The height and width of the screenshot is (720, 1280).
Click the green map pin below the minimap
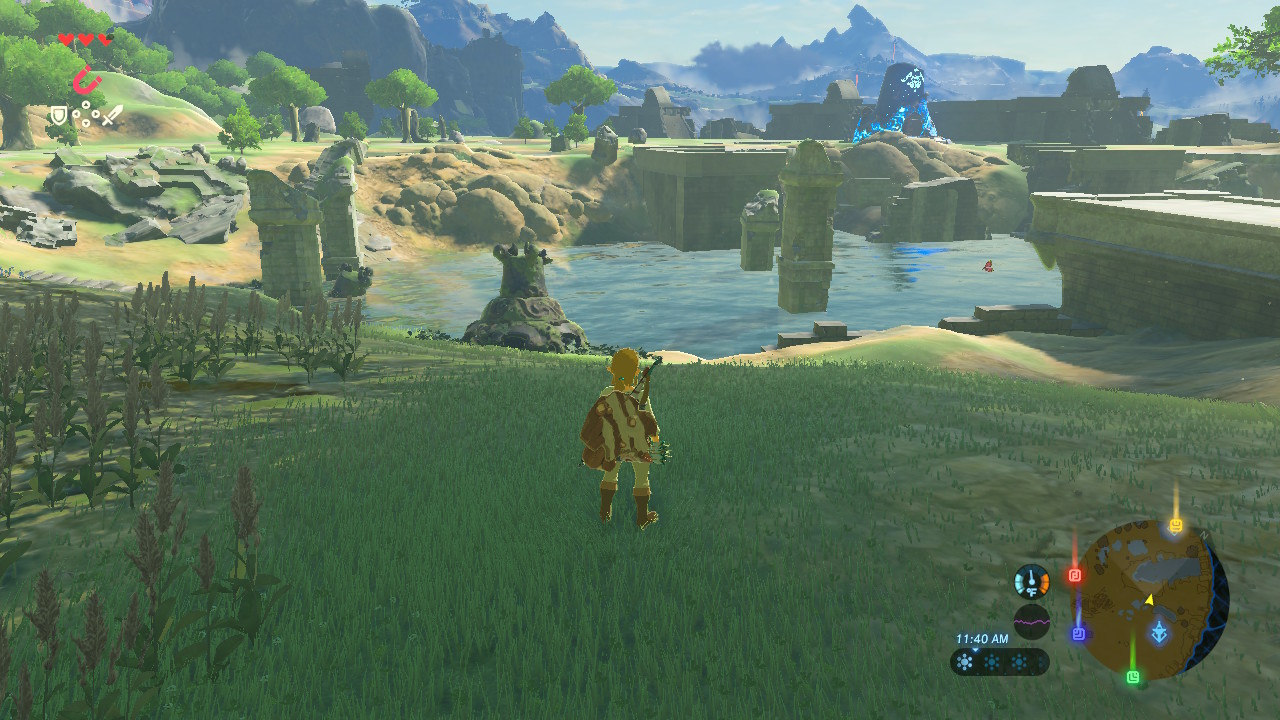1134,676
